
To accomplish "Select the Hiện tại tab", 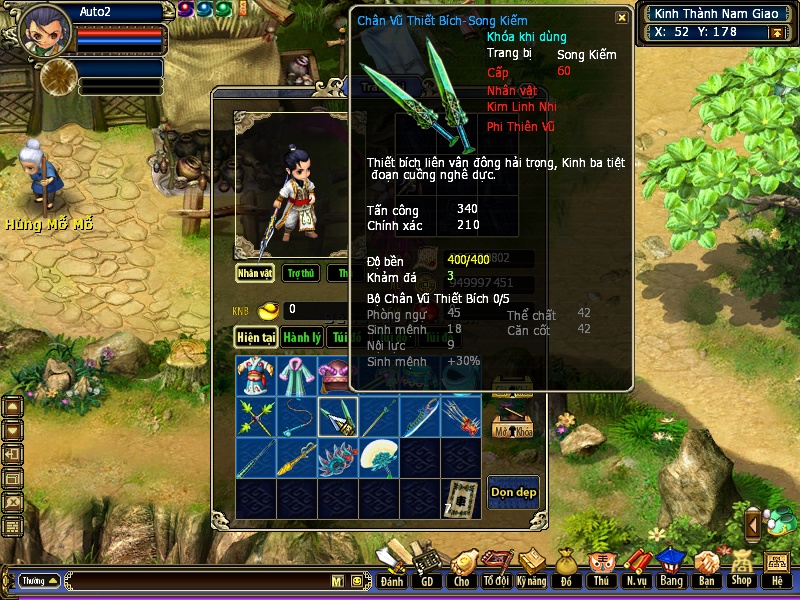I will 256,338.
